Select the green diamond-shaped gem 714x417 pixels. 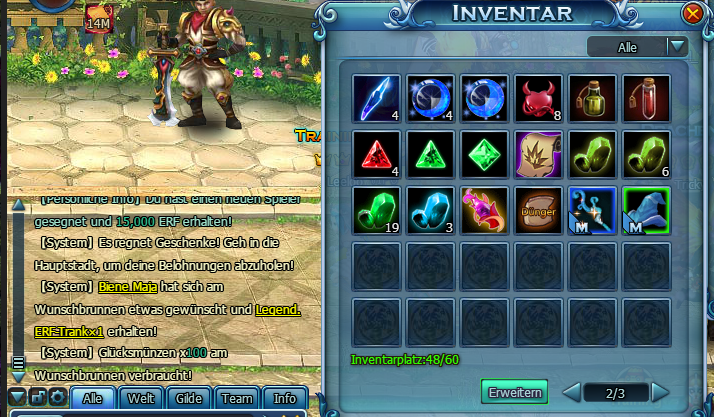pyautogui.click(x=484, y=155)
